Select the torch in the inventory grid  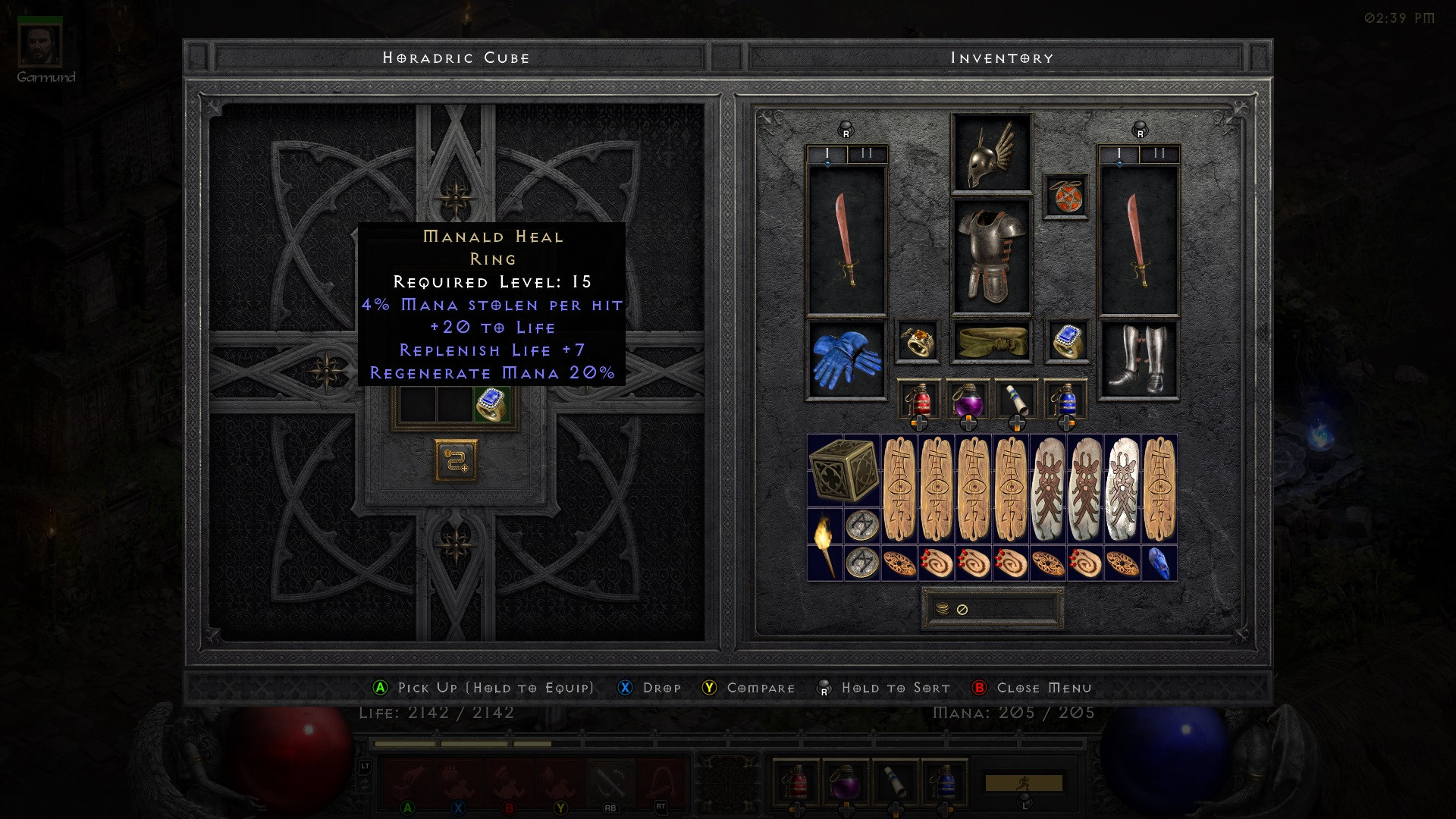click(824, 544)
